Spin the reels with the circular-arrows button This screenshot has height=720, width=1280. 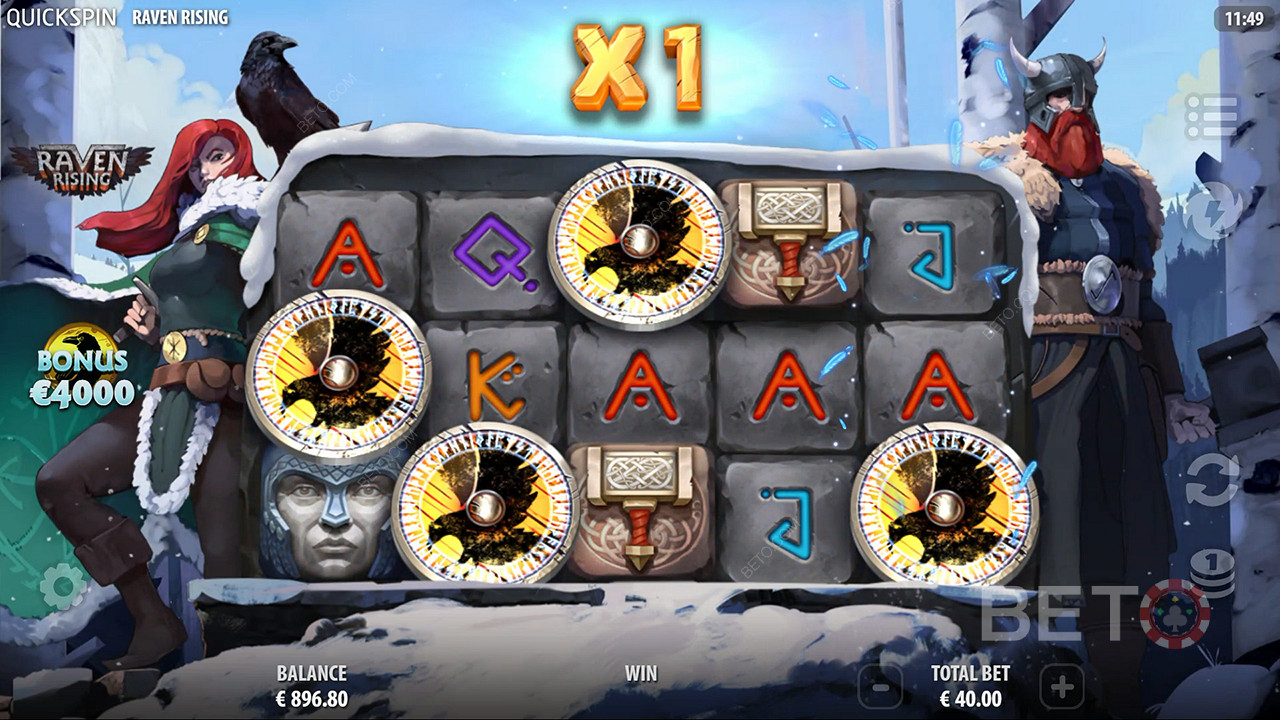[1212, 480]
